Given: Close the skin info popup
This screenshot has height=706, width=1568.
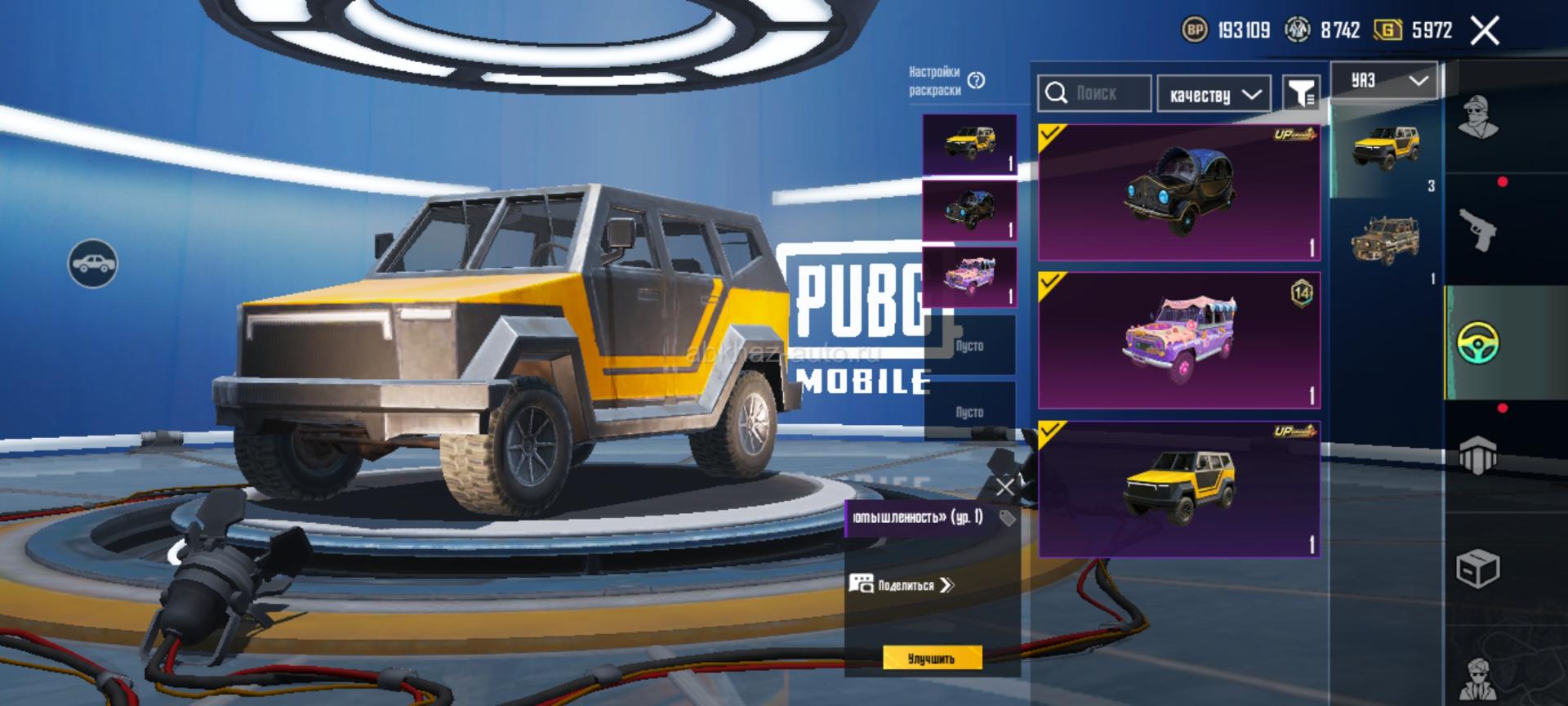Looking at the screenshot, I should [1004, 488].
